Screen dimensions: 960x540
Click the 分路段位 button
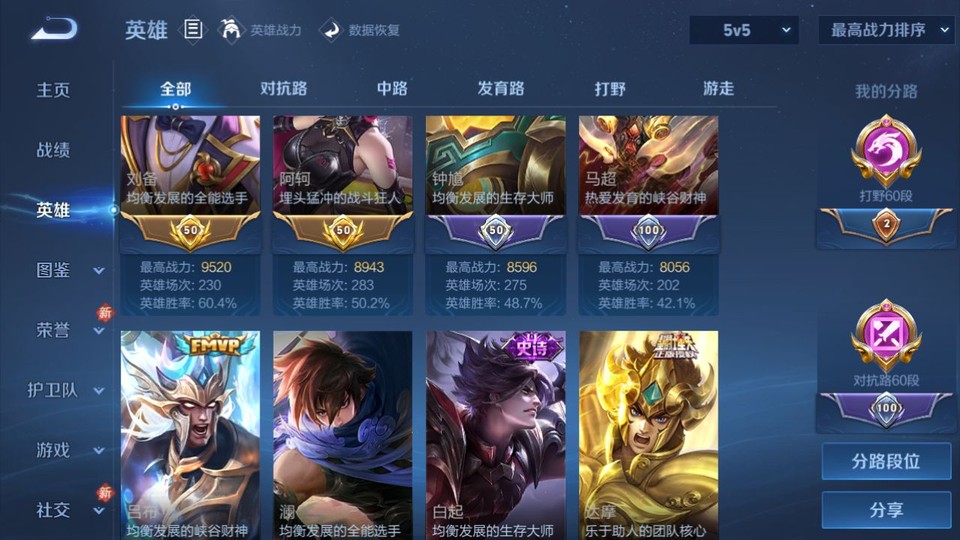pyautogui.click(x=886, y=462)
